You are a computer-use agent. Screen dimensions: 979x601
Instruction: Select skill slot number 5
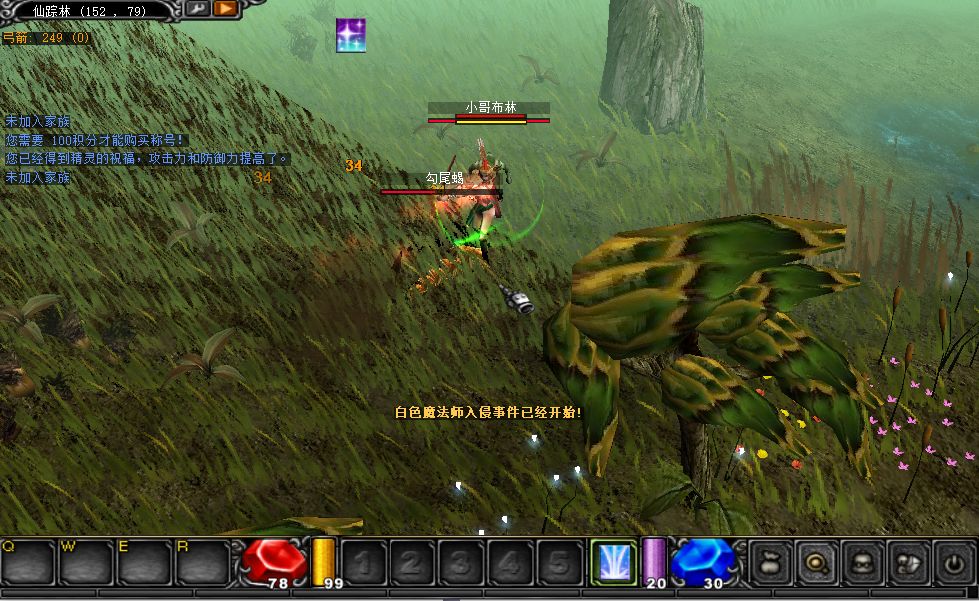coord(560,563)
